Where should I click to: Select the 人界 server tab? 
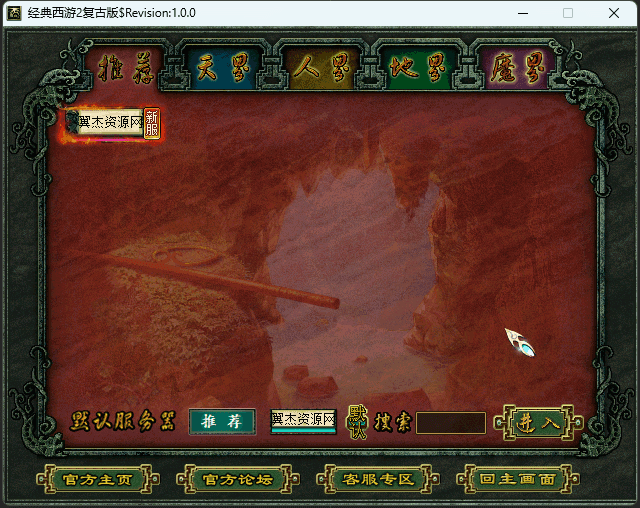click(319, 68)
